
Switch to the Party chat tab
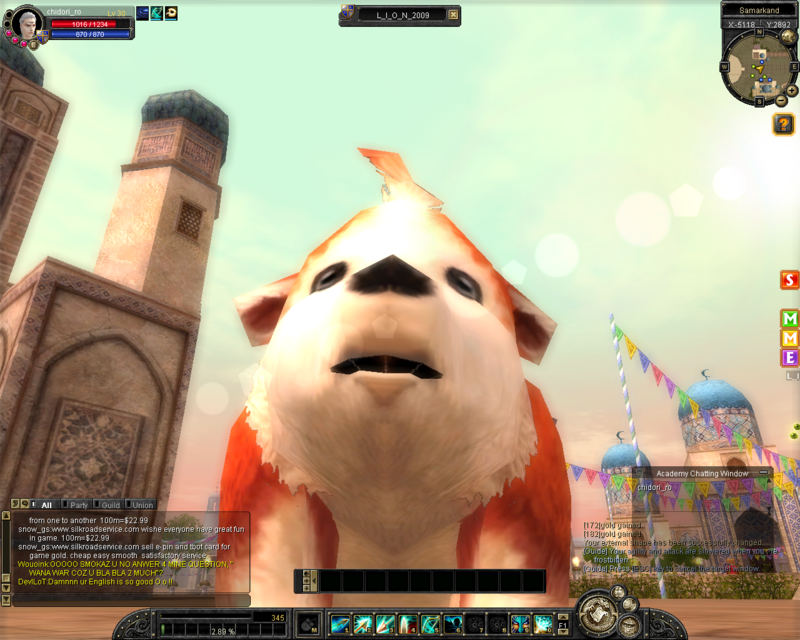tap(78, 505)
